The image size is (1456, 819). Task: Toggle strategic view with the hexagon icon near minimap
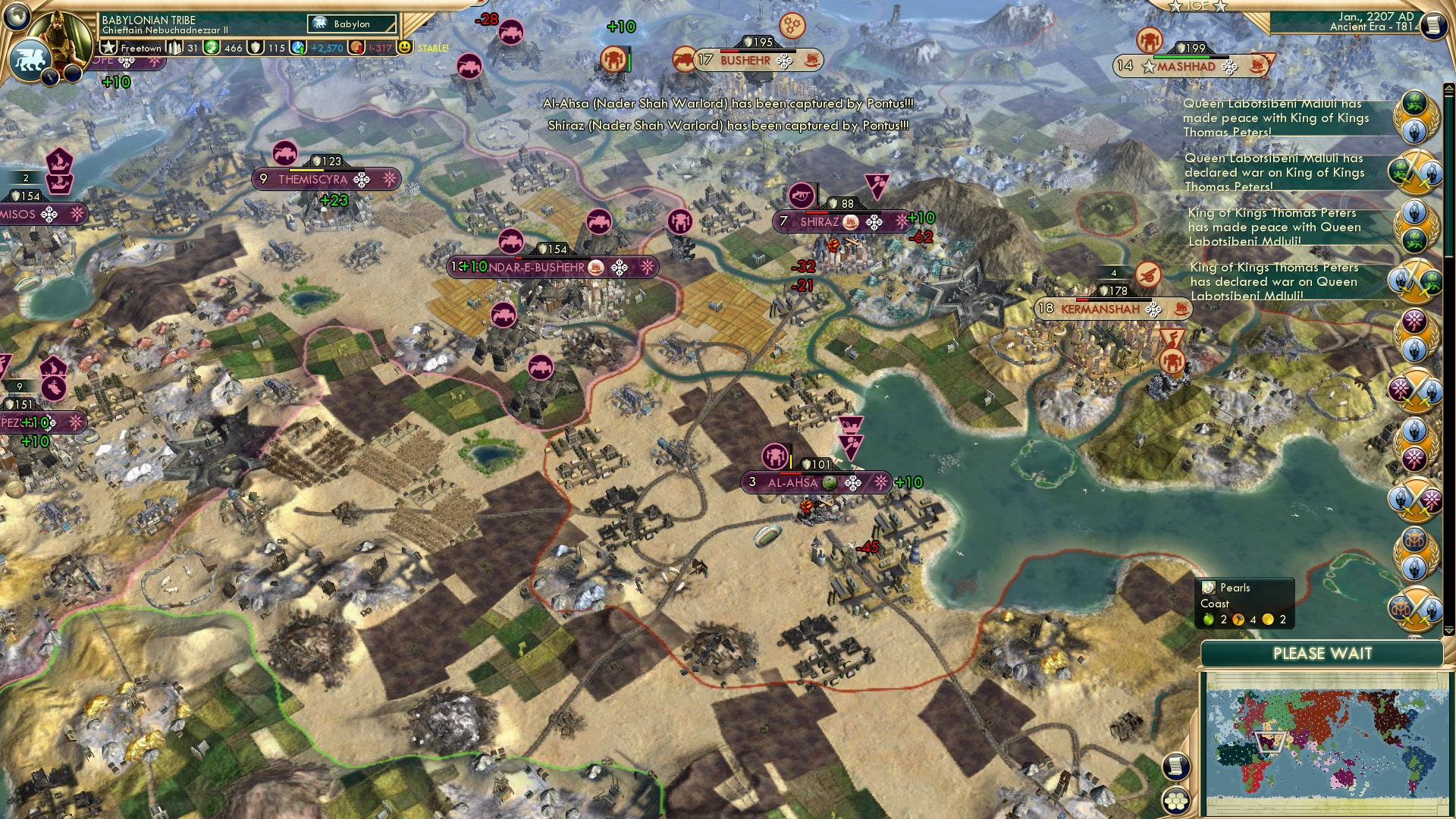click(1175, 802)
